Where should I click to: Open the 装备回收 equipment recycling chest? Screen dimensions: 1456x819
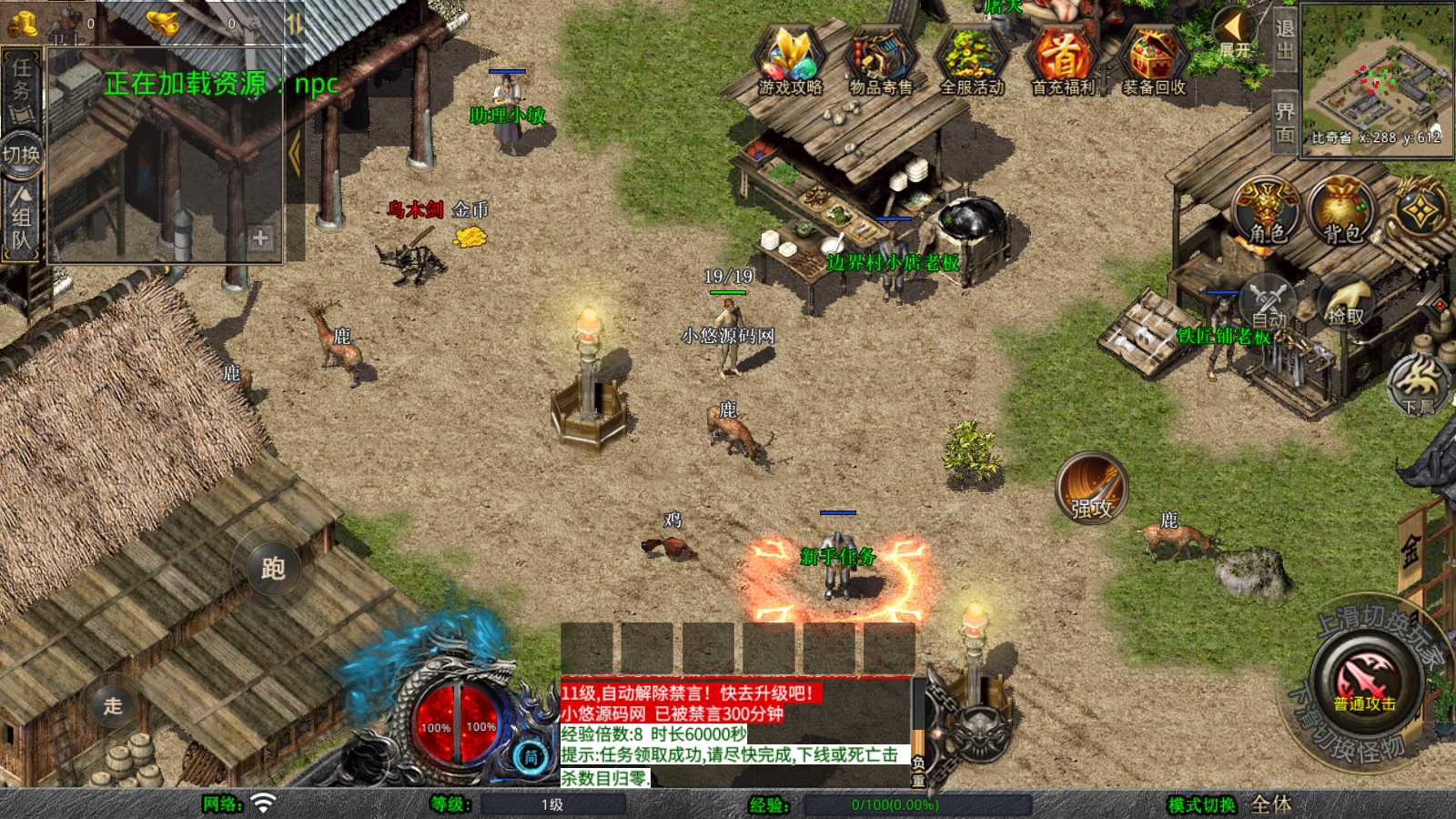point(1154,61)
